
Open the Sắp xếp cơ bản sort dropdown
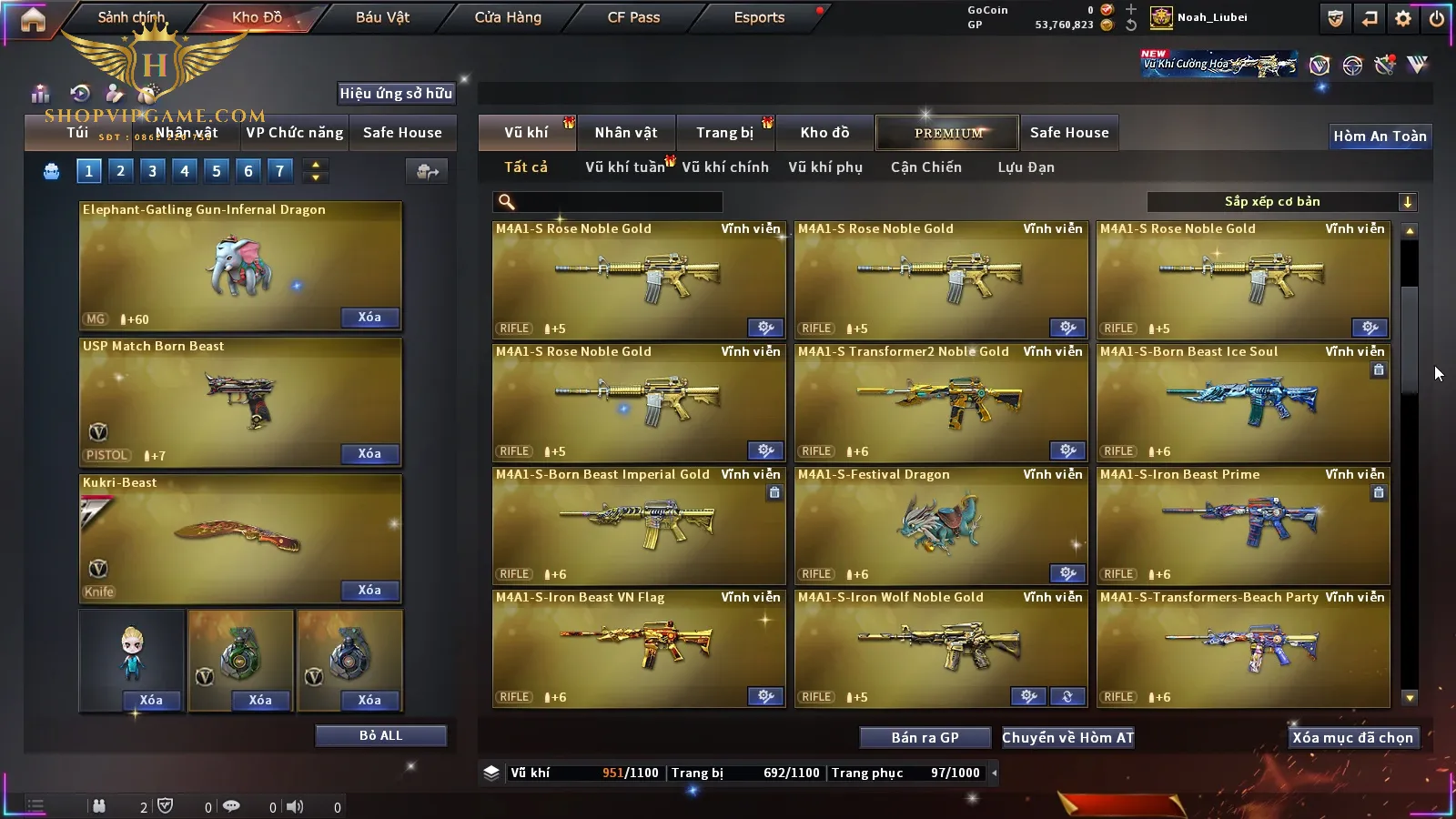click(1281, 202)
